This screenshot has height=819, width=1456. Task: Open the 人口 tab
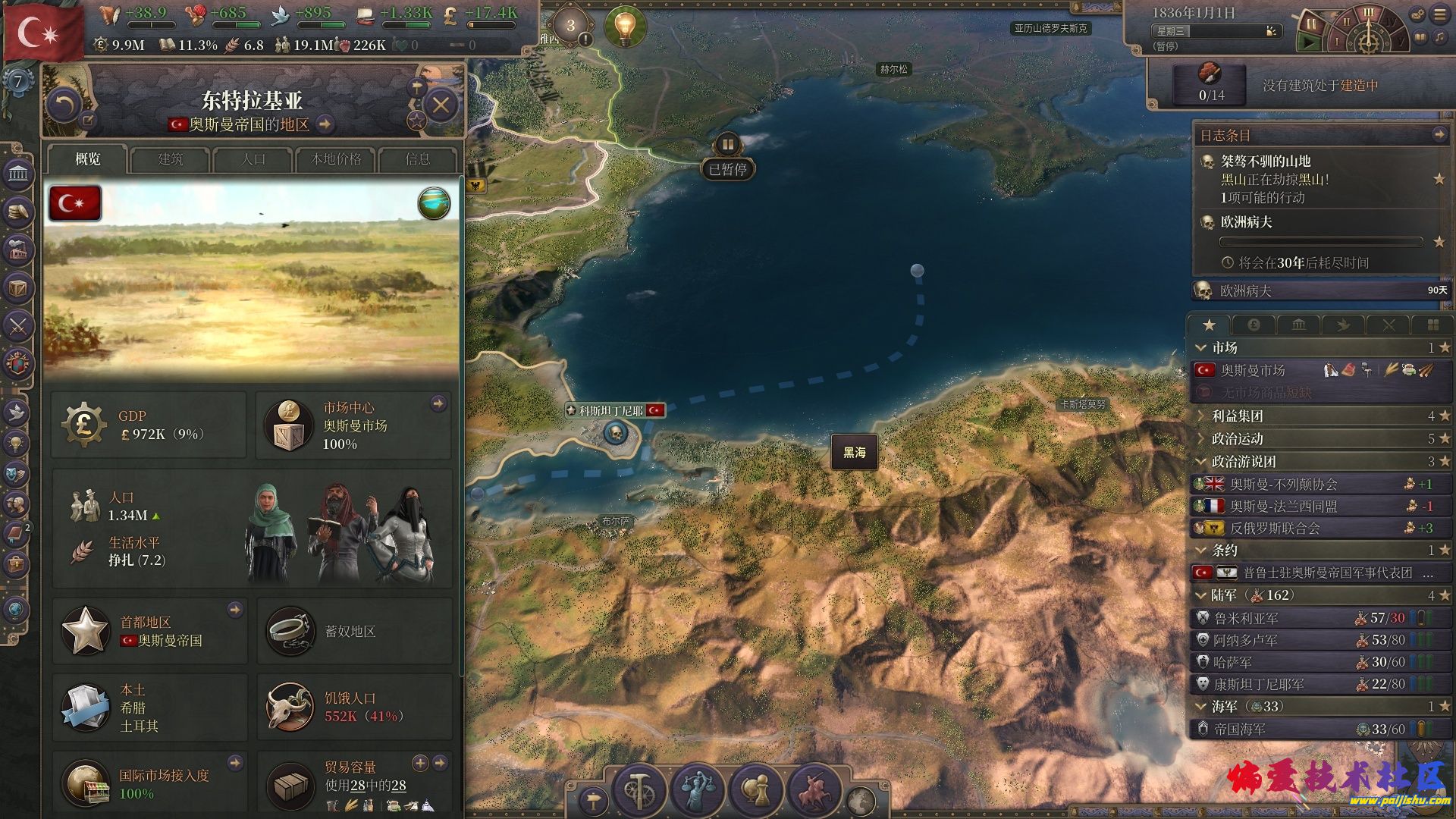coord(253,159)
